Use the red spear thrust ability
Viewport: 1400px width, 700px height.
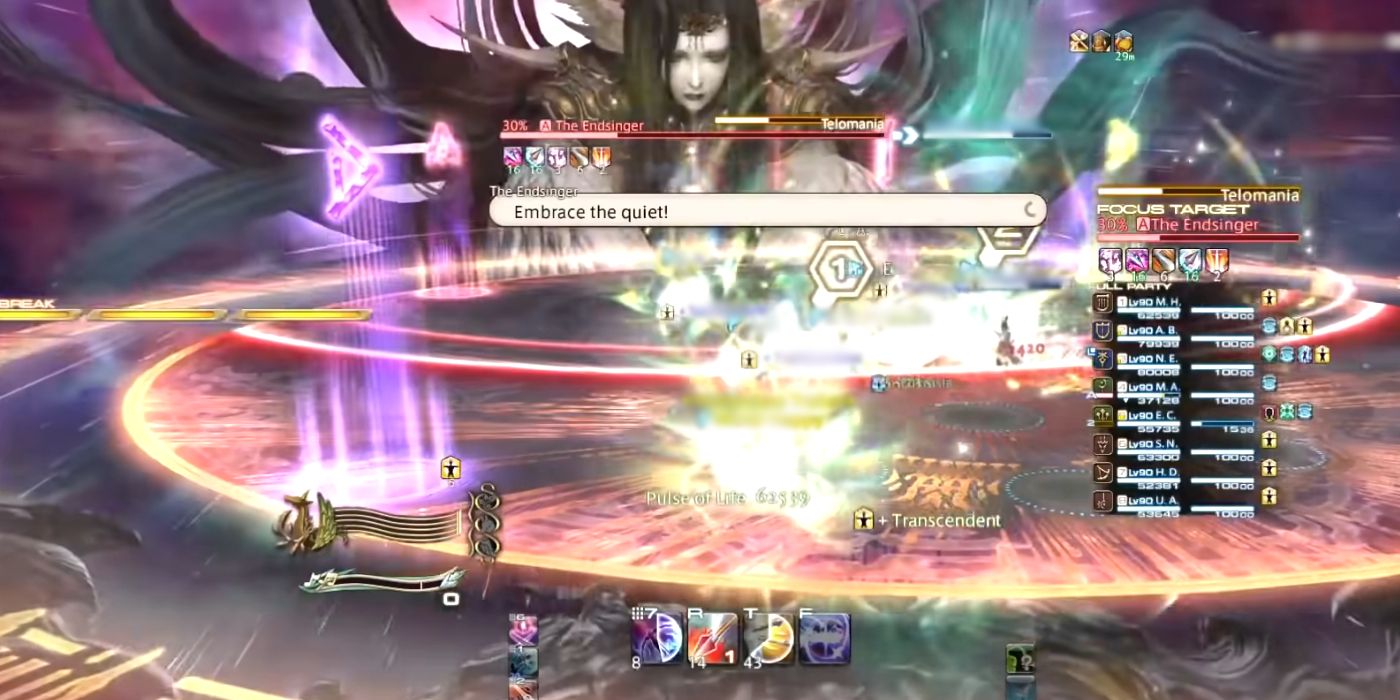coord(713,638)
